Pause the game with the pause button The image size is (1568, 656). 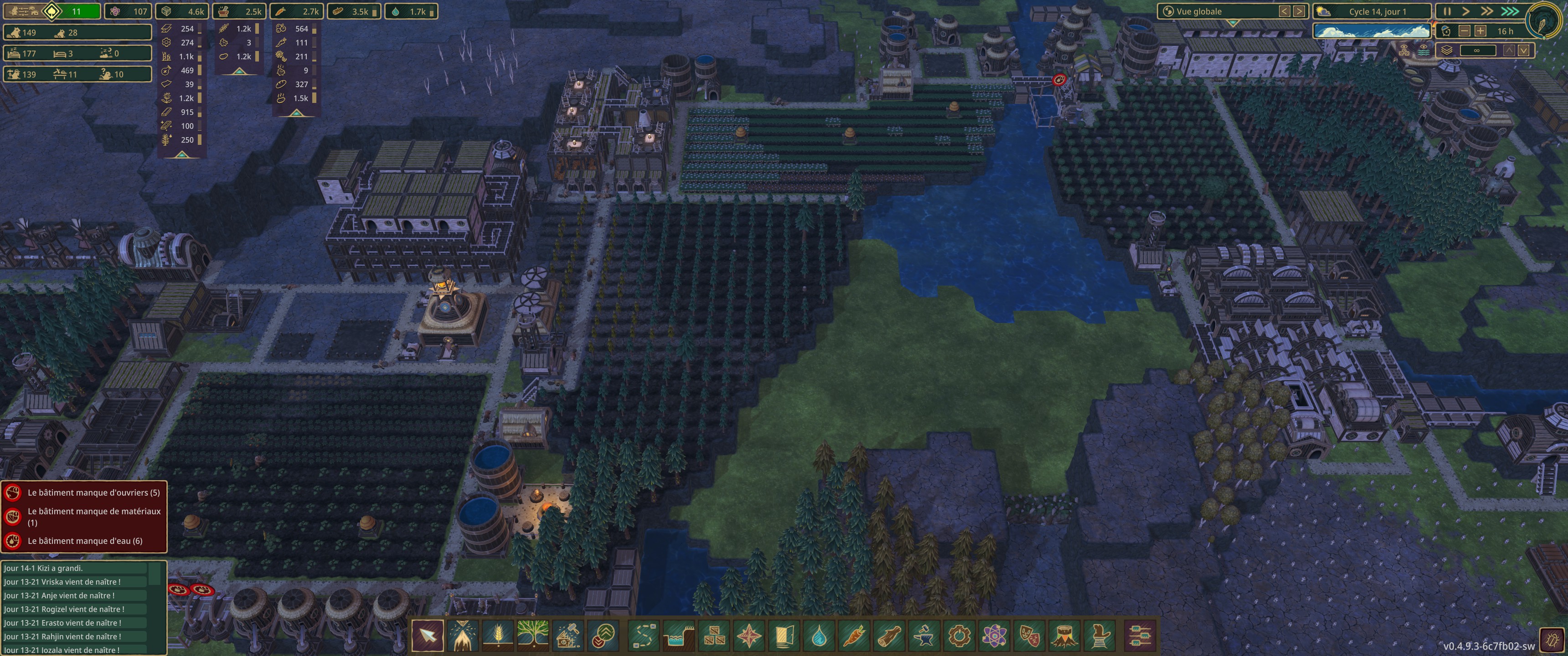1447,11
